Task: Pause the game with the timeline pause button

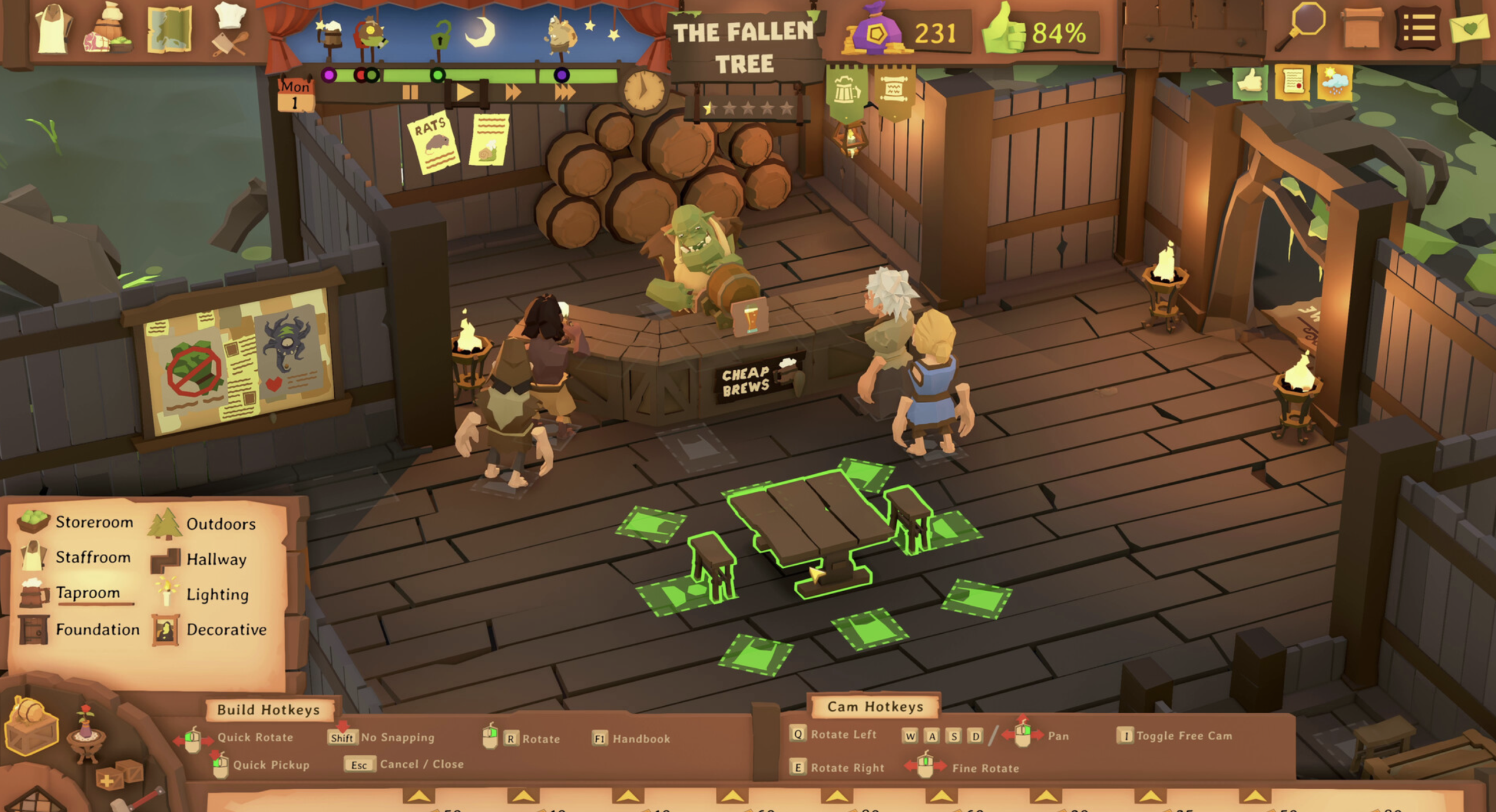Action: click(x=409, y=91)
